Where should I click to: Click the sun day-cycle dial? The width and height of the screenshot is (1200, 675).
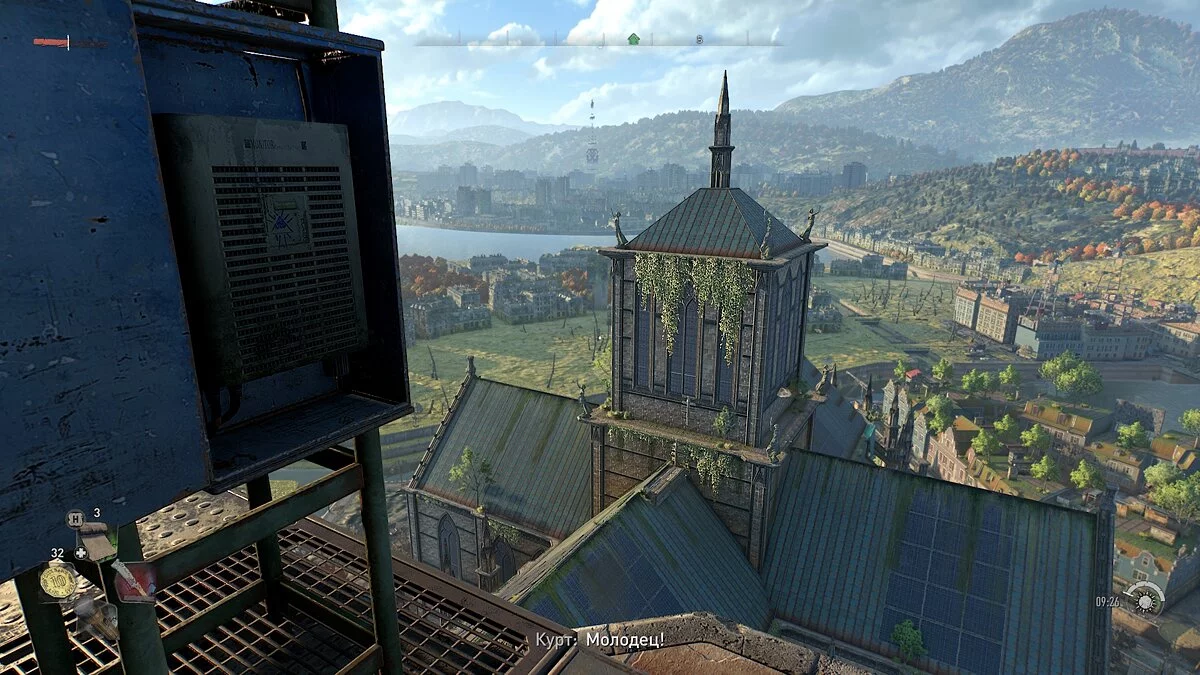pos(1144,599)
